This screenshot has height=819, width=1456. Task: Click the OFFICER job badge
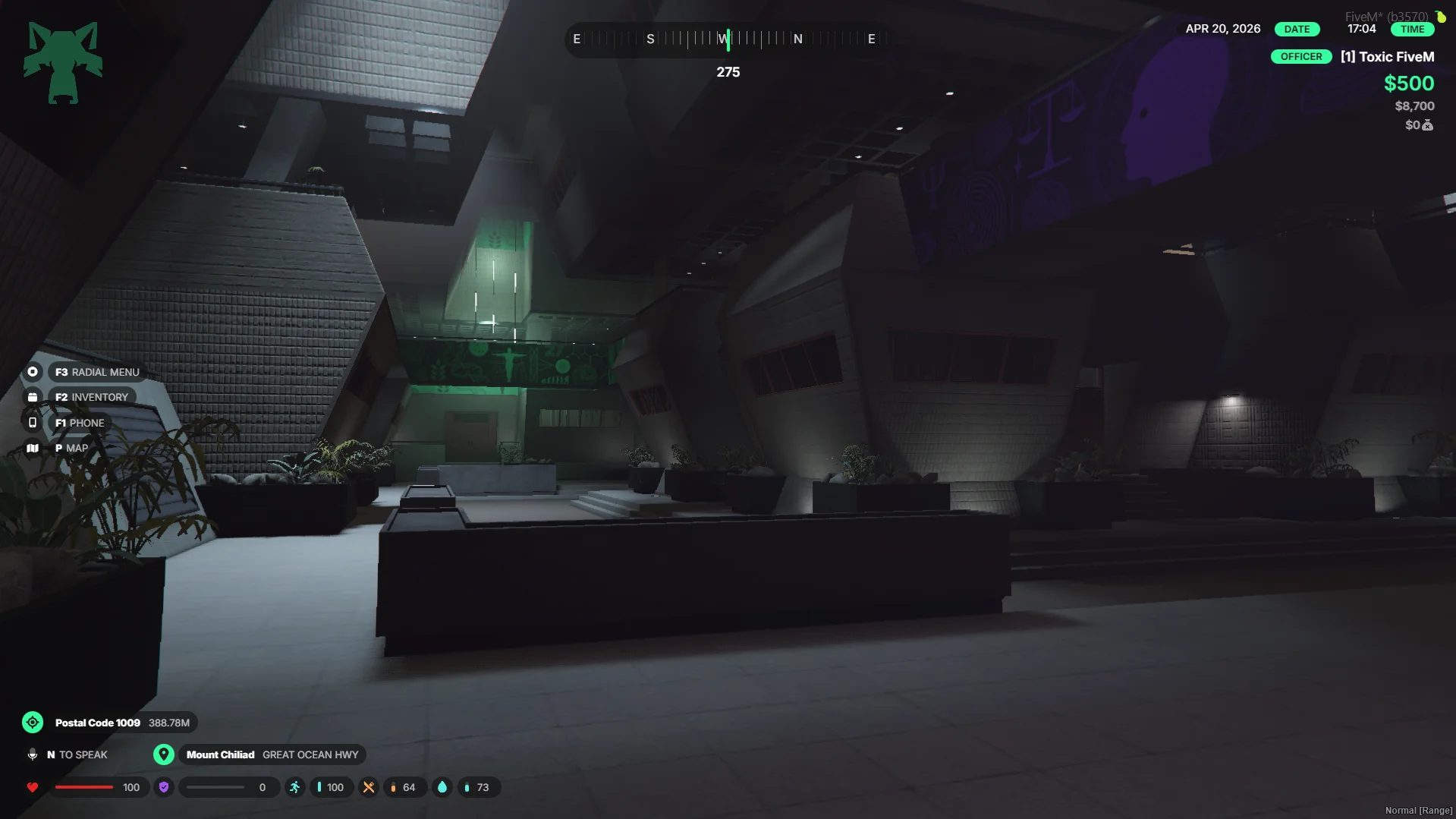click(1300, 57)
